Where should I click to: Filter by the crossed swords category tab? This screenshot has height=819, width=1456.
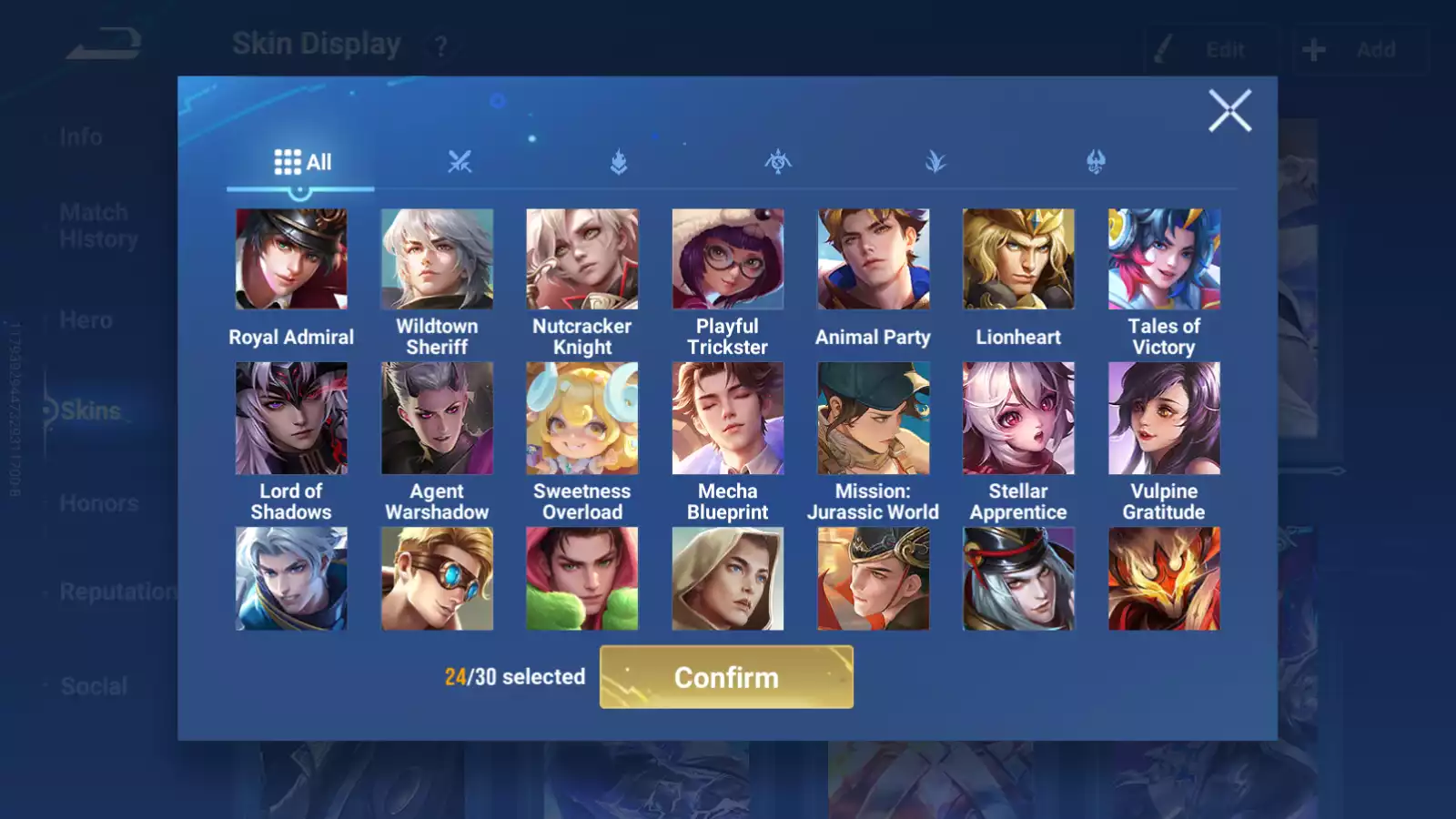tap(460, 163)
